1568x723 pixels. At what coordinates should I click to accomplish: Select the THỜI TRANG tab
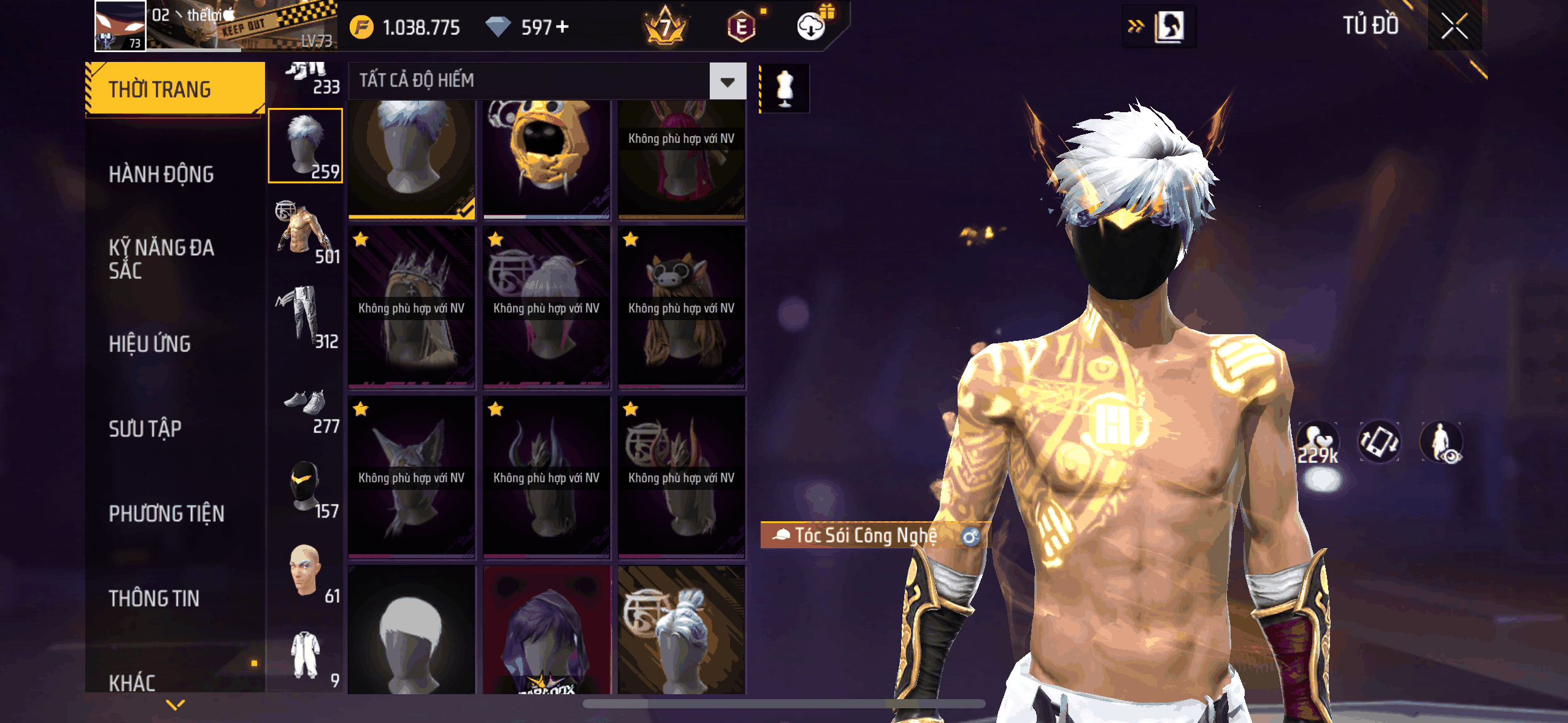pos(175,90)
